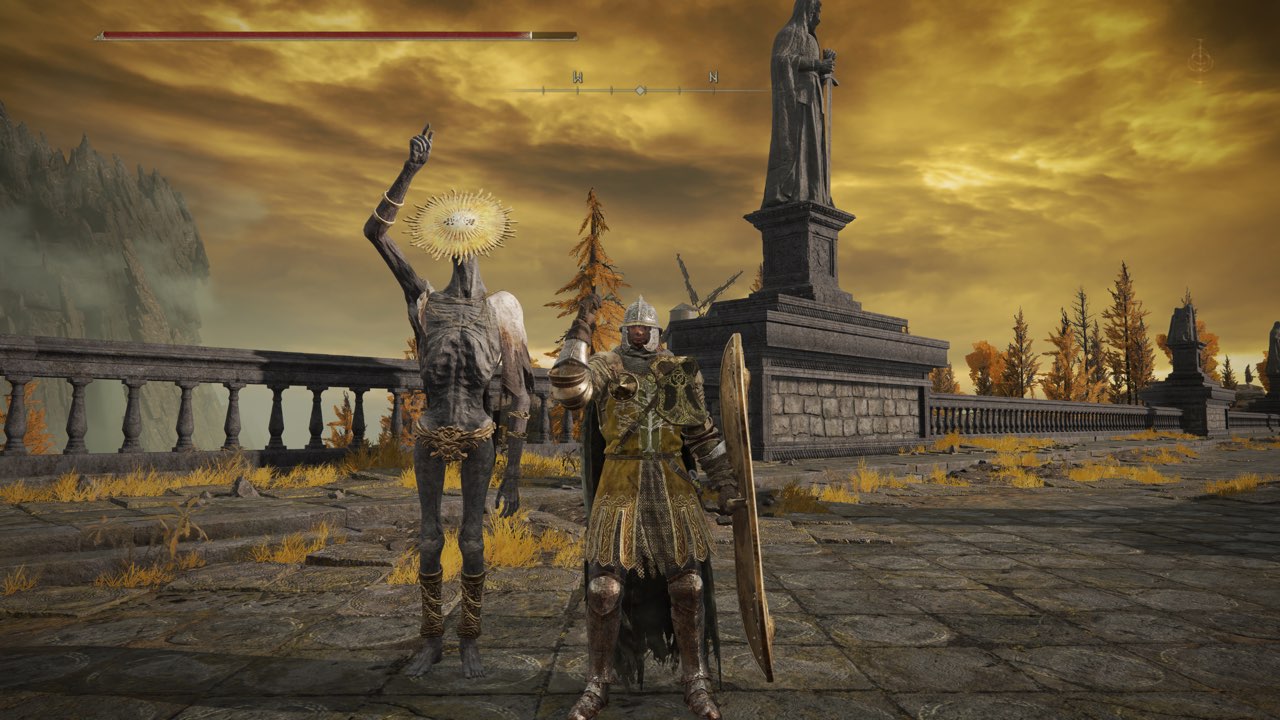Click the compass bar heading strip
Viewport: 1280px width, 720px height.
pyautogui.click(x=640, y=89)
